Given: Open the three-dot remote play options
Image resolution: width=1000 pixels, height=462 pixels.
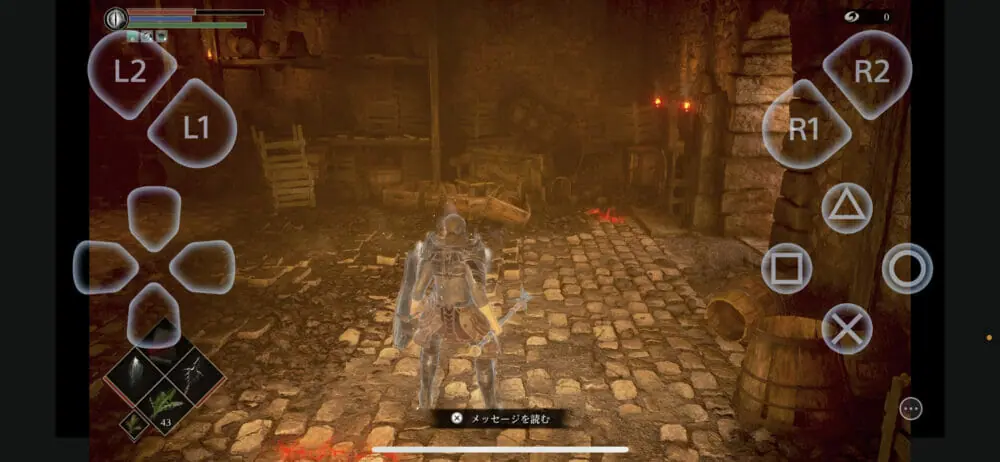Looking at the screenshot, I should [x=910, y=408].
